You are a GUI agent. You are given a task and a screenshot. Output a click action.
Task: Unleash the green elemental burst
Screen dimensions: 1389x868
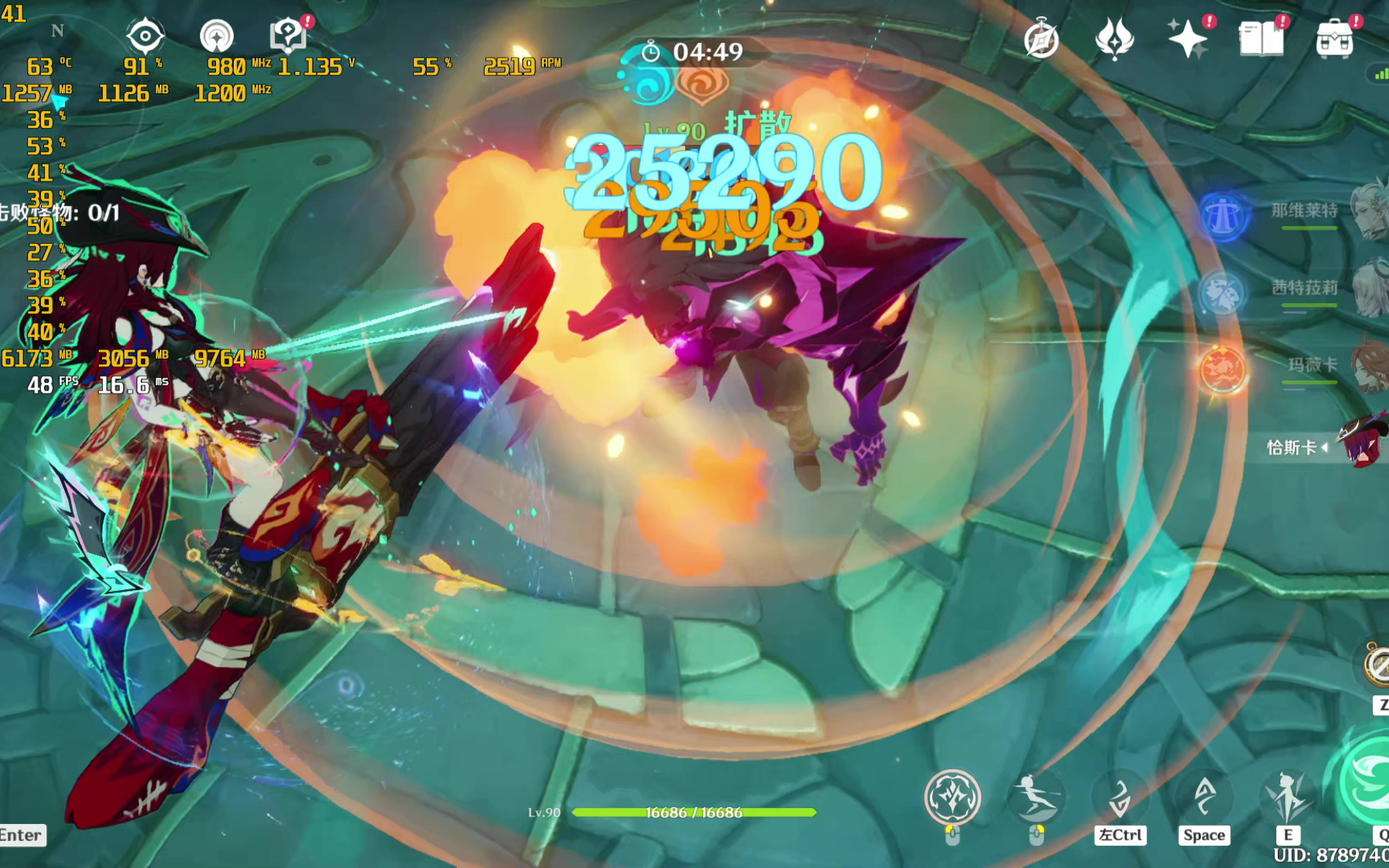click(x=1367, y=783)
